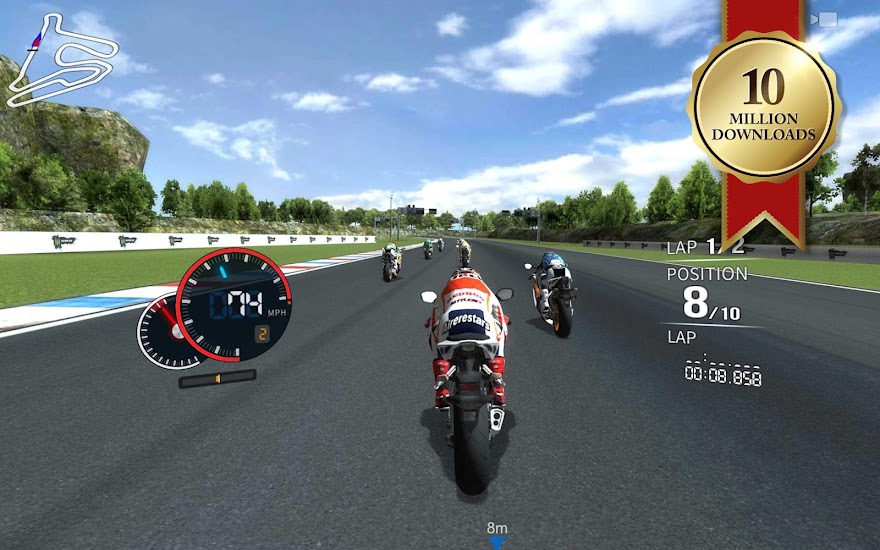The height and width of the screenshot is (550, 880).
Task: Click the track layout minimap
Action: pos(59,61)
